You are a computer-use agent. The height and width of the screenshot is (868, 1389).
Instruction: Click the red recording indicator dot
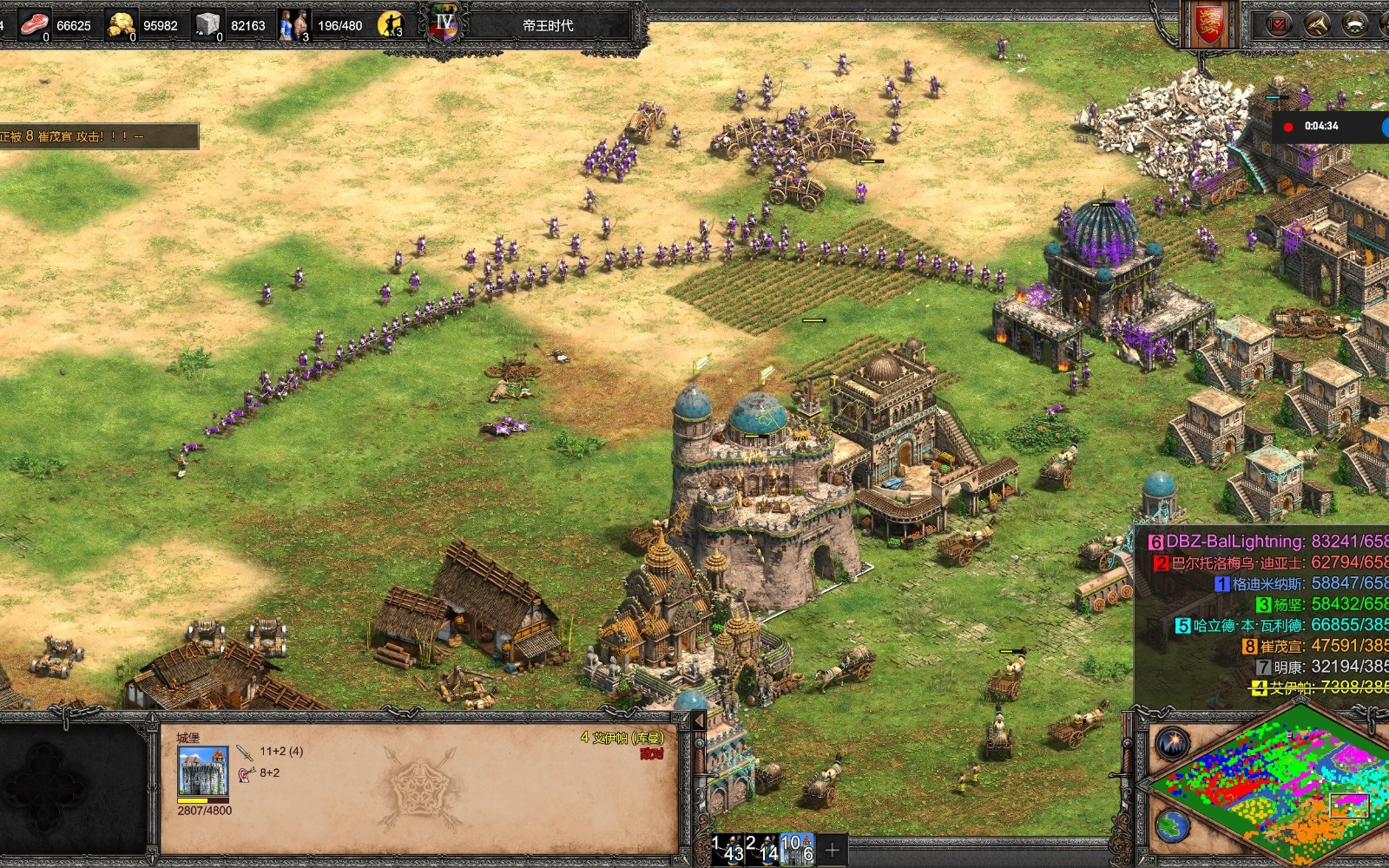[x=1288, y=127]
